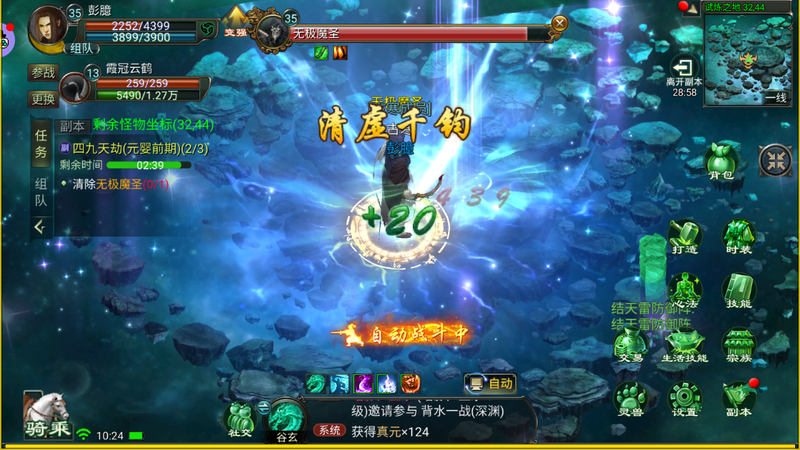Open the minimap in the corner
The width and height of the screenshot is (800, 450).
click(748, 58)
